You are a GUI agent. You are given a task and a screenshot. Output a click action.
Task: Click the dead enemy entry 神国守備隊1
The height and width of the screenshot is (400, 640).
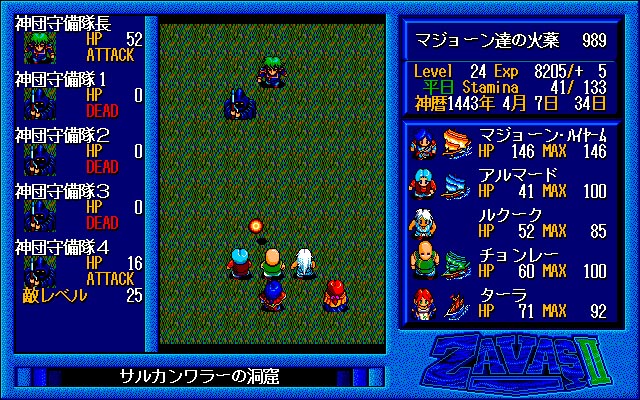click(x=80, y=96)
